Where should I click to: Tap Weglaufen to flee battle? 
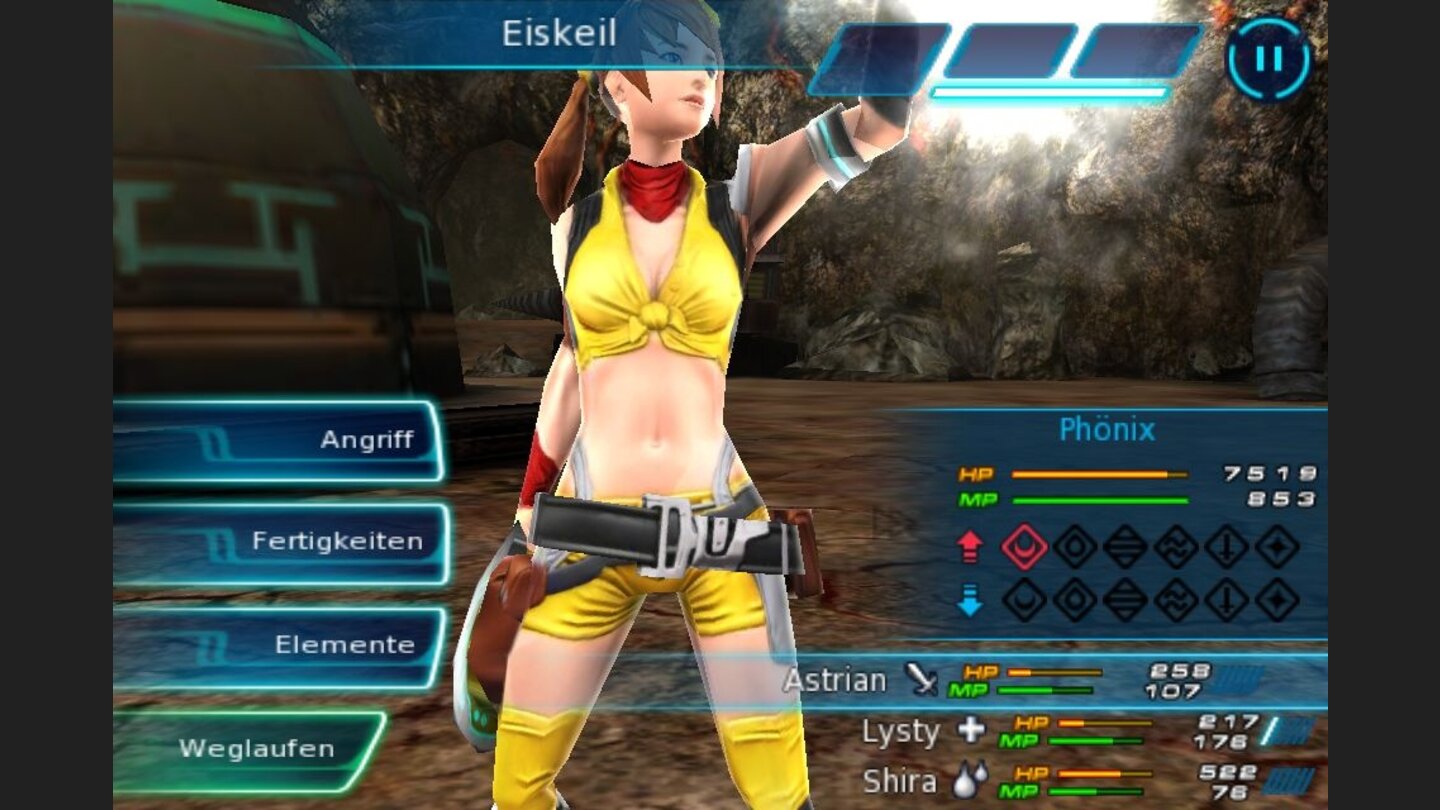[255, 748]
